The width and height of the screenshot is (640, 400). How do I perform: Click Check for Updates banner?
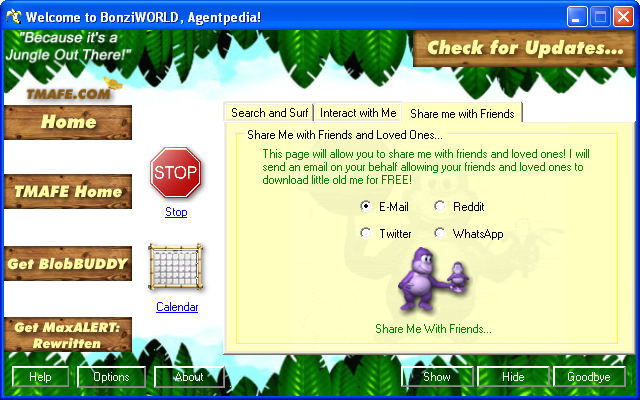tap(524, 47)
